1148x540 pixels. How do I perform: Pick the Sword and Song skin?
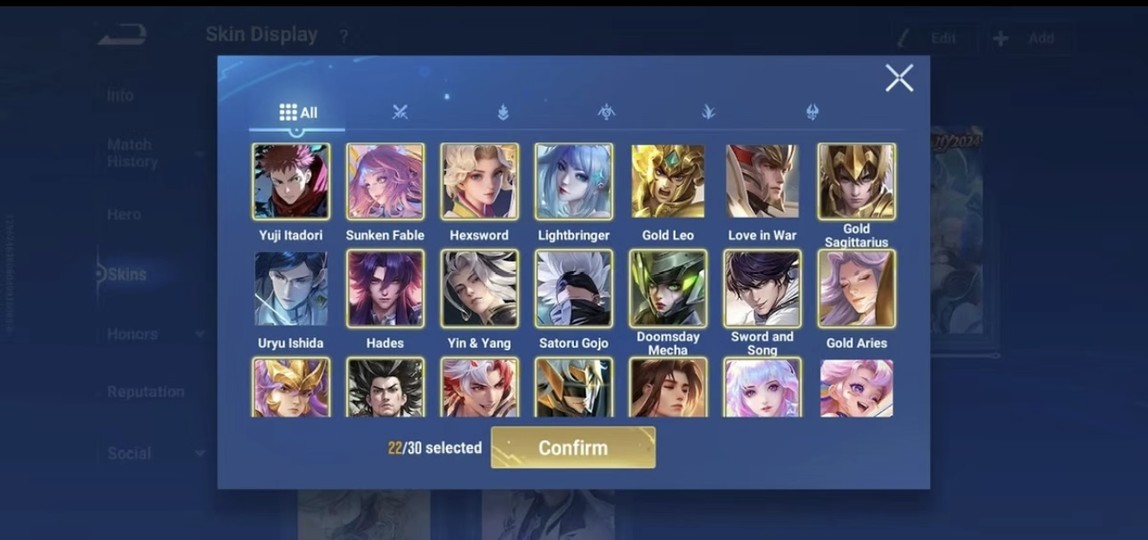762,289
